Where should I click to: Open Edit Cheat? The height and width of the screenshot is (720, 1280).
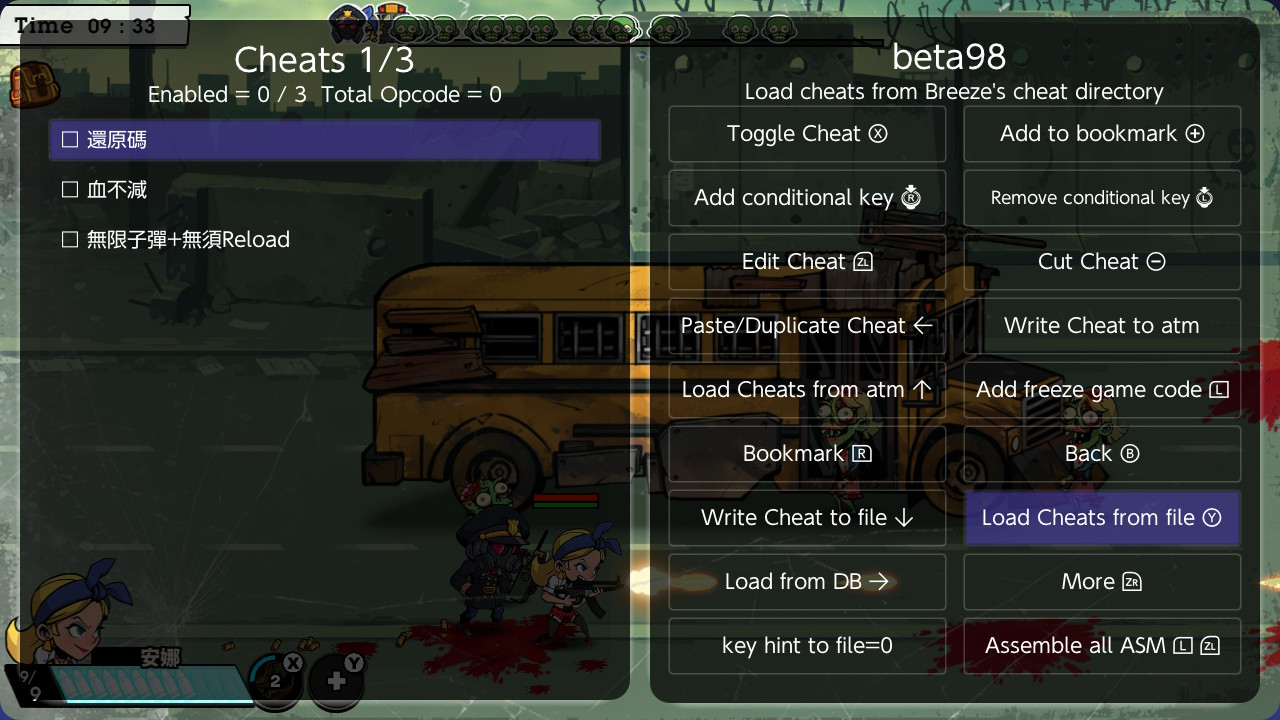coord(807,262)
